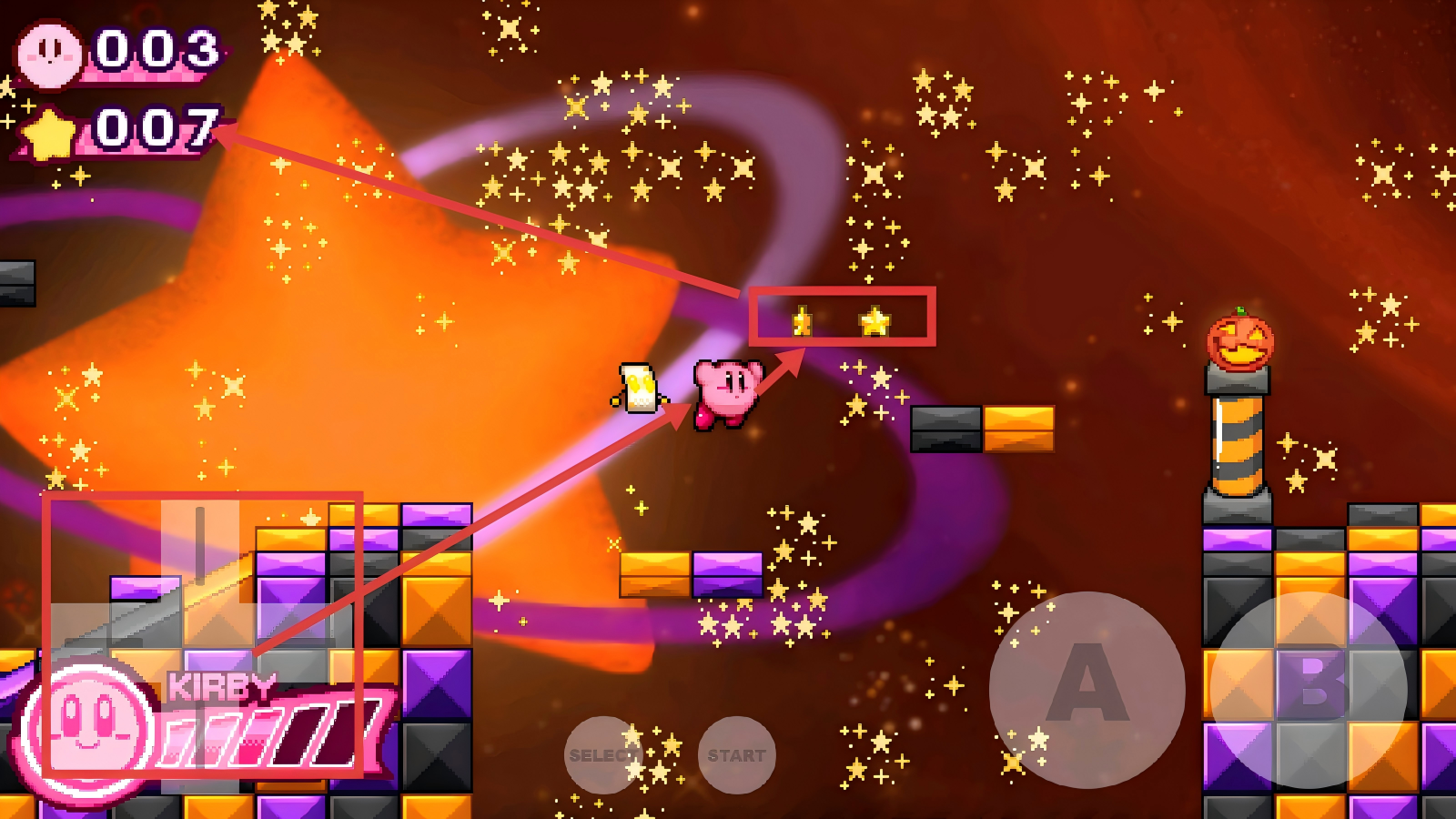Tap the up arm of the D-pad
The height and width of the screenshot is (819, 1456).
[x=200, y=544]
